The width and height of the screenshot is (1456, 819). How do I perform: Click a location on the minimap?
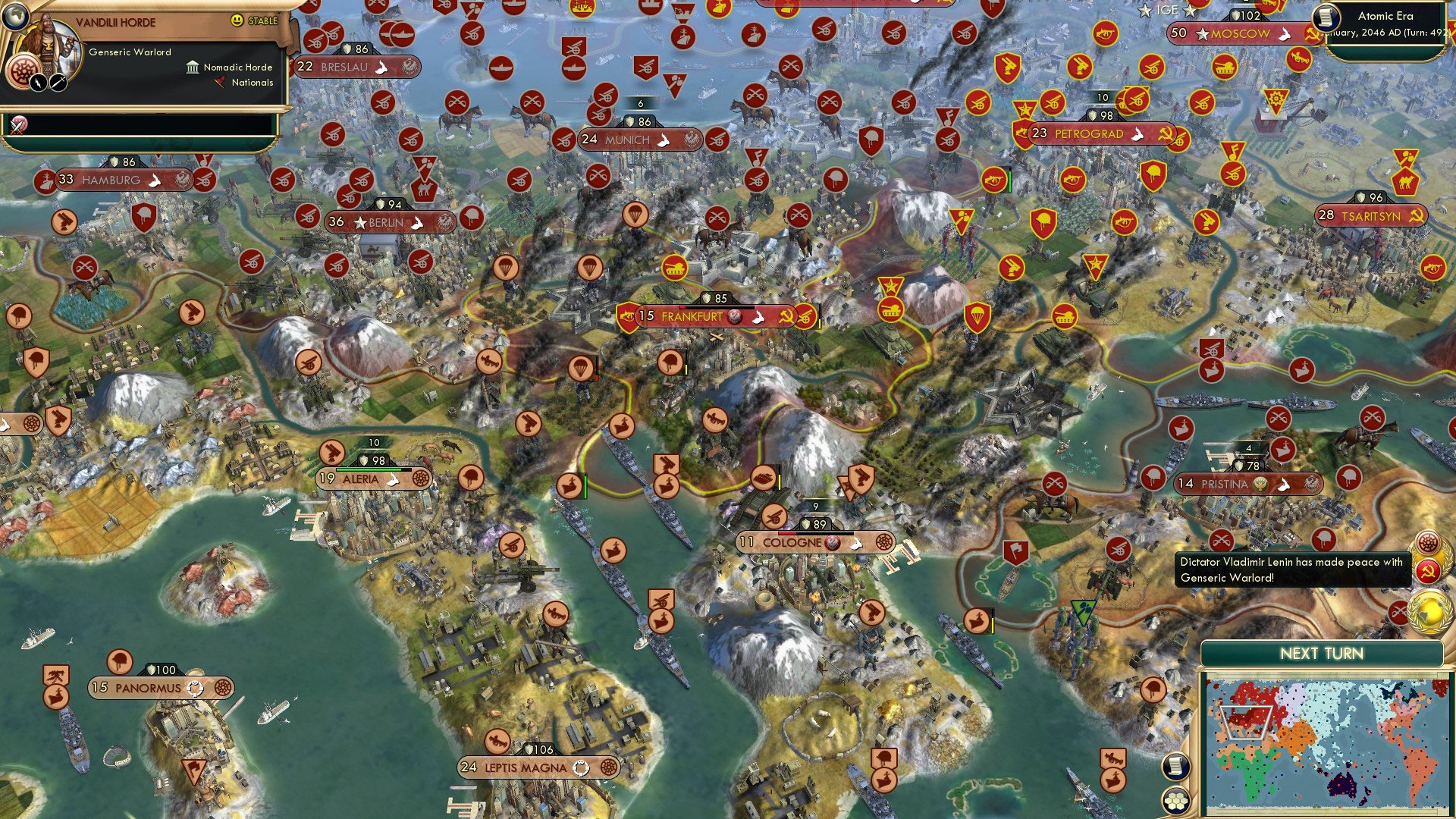point(1327,736)
